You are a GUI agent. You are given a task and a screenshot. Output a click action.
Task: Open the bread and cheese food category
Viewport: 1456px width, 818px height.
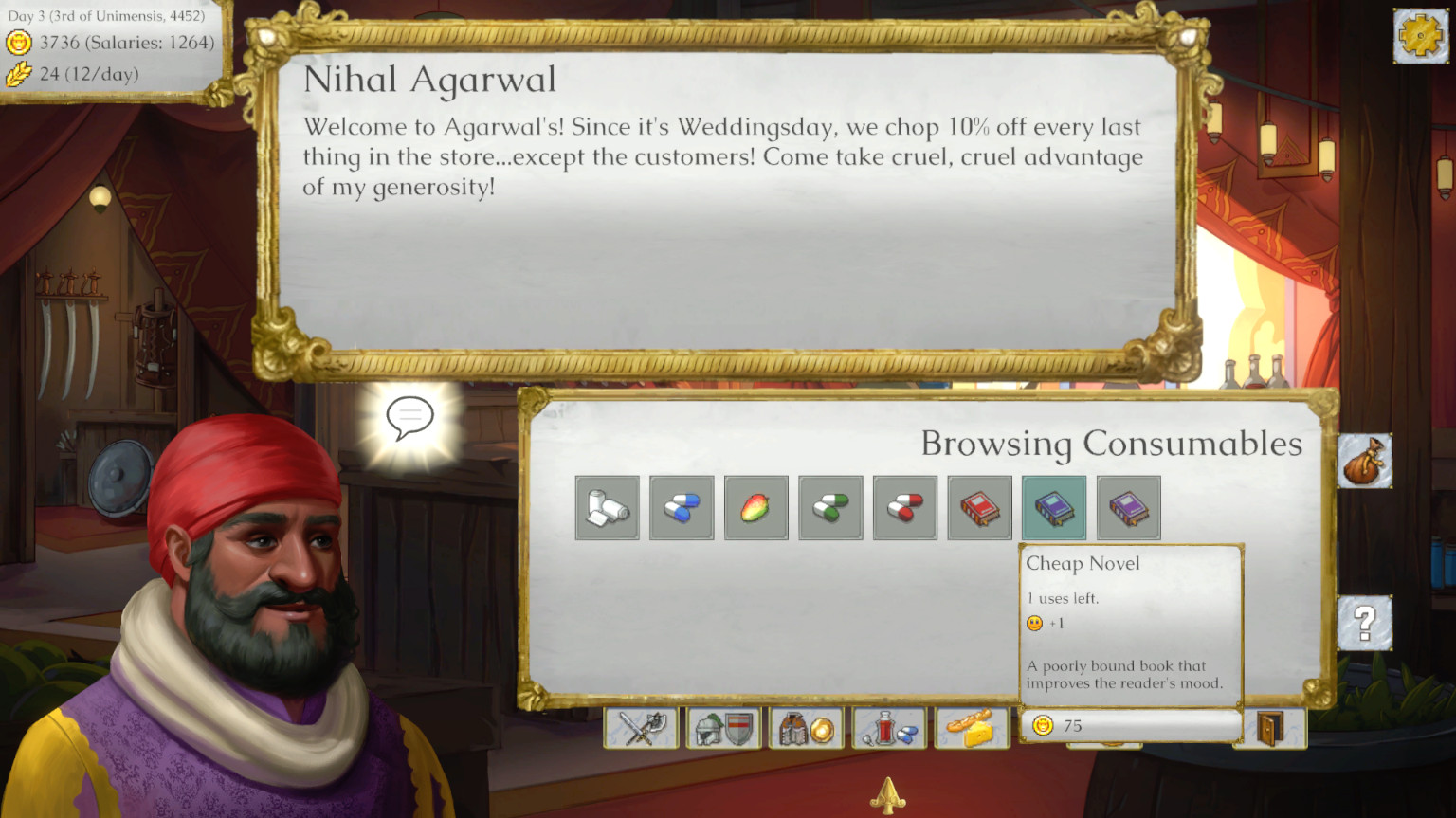click(972, 728)
